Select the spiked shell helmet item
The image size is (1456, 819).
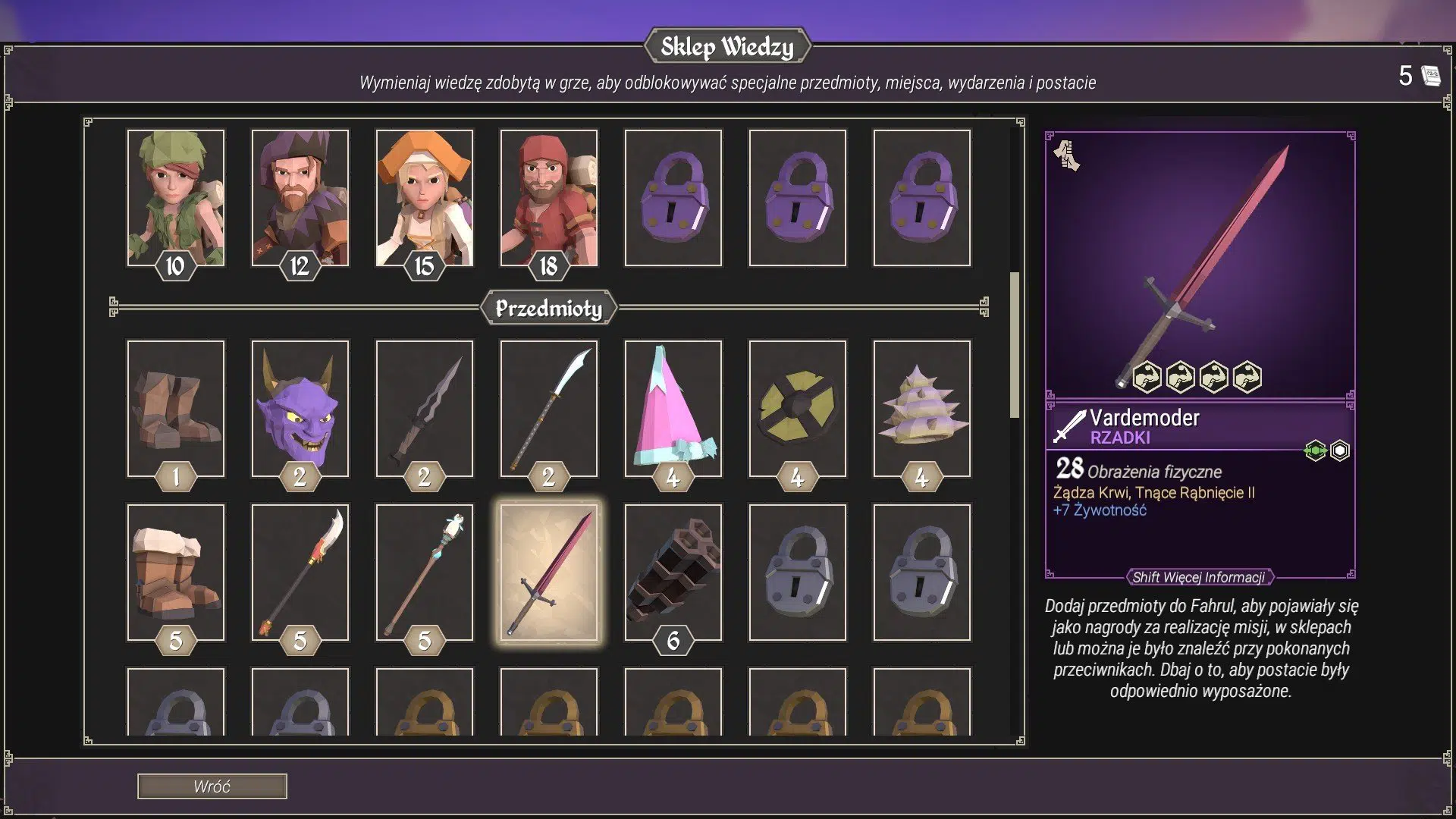coord(921,408)
